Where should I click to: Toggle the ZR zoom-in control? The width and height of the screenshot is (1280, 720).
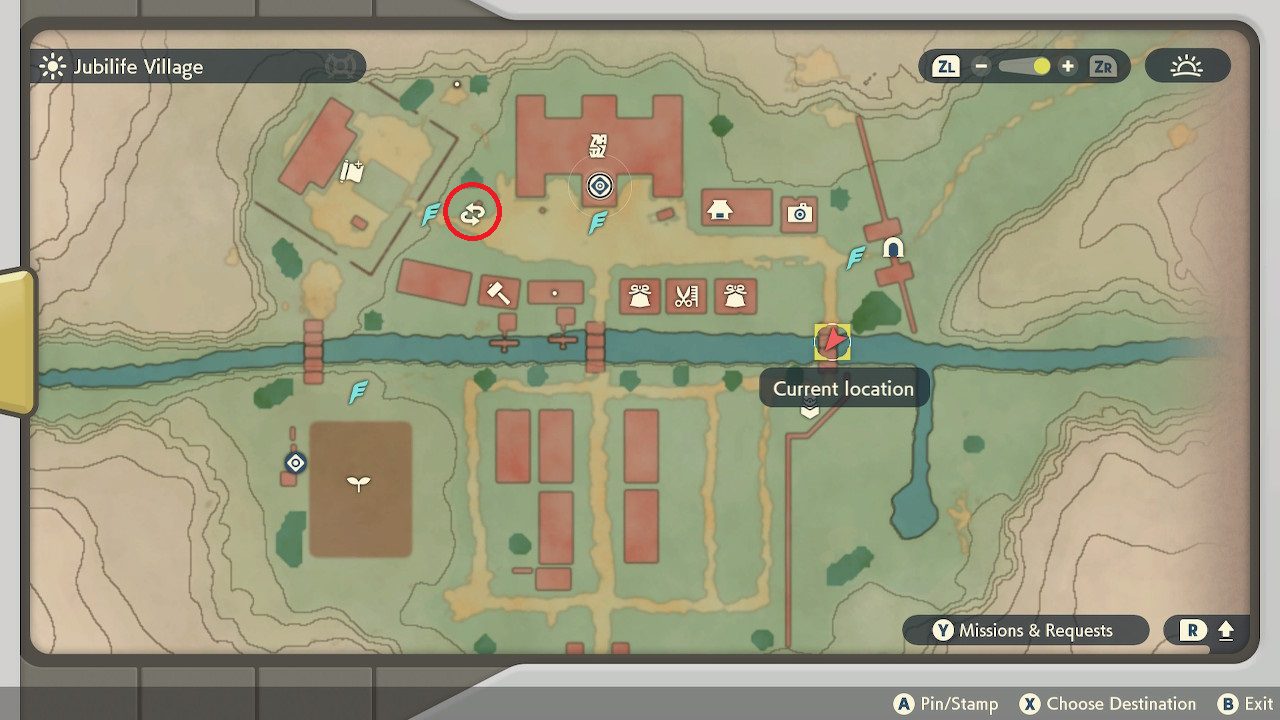tap(1105, 66)
